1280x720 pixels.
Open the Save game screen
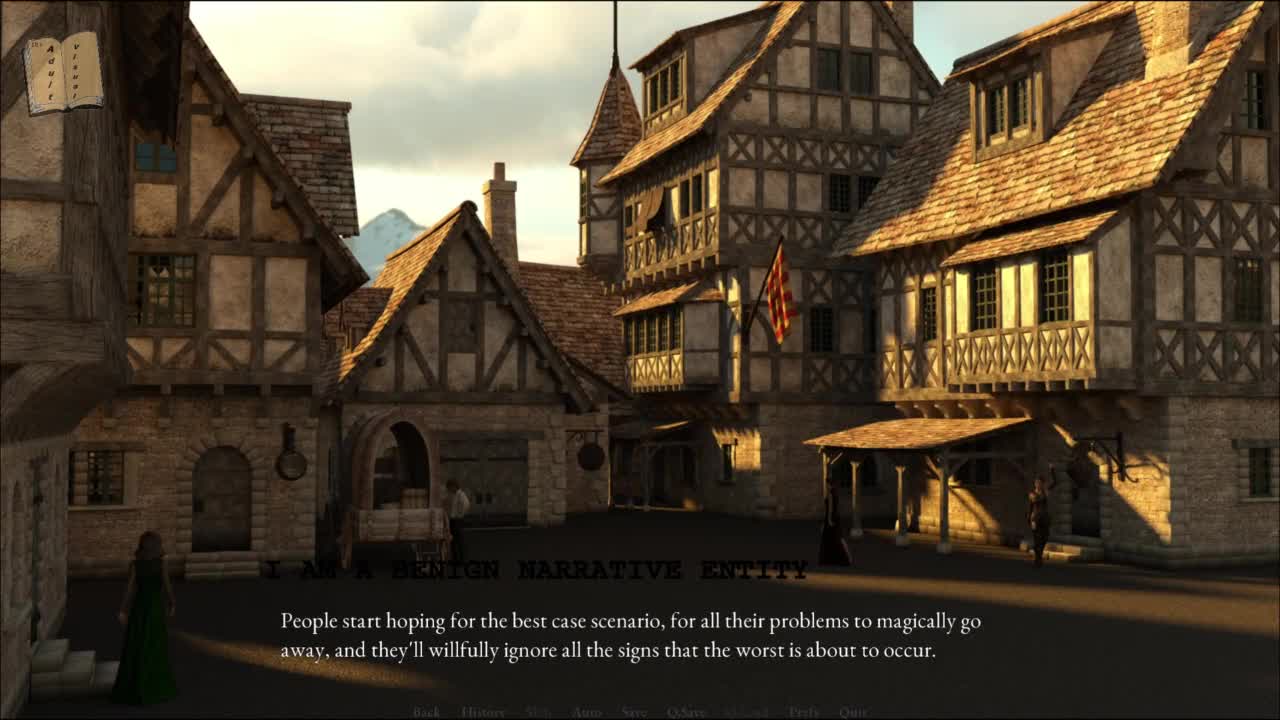tap(634, 712)
